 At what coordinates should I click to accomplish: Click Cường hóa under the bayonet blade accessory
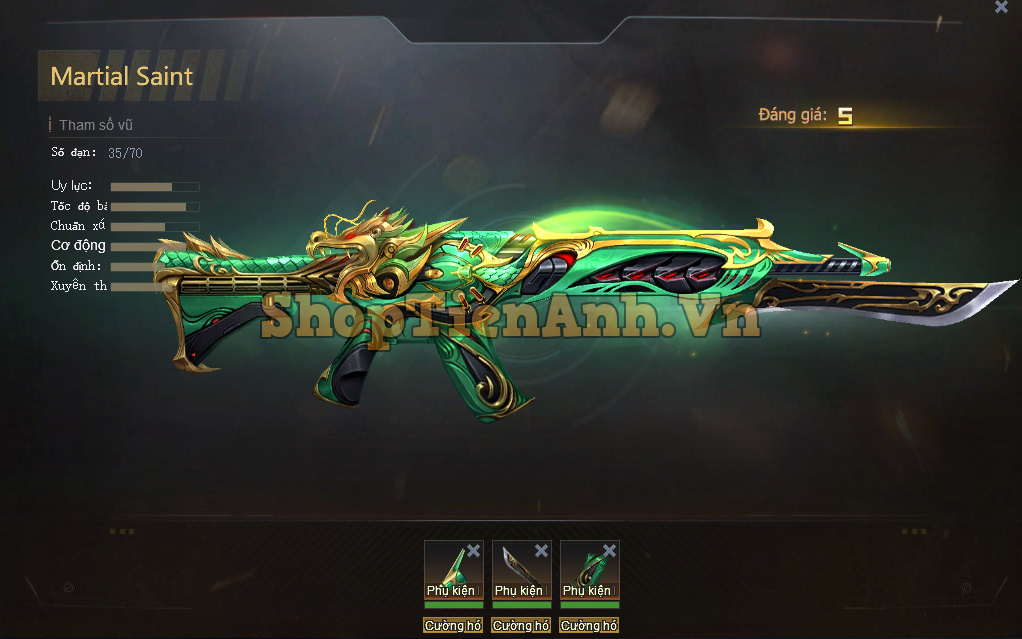click(x=521, y=626)
